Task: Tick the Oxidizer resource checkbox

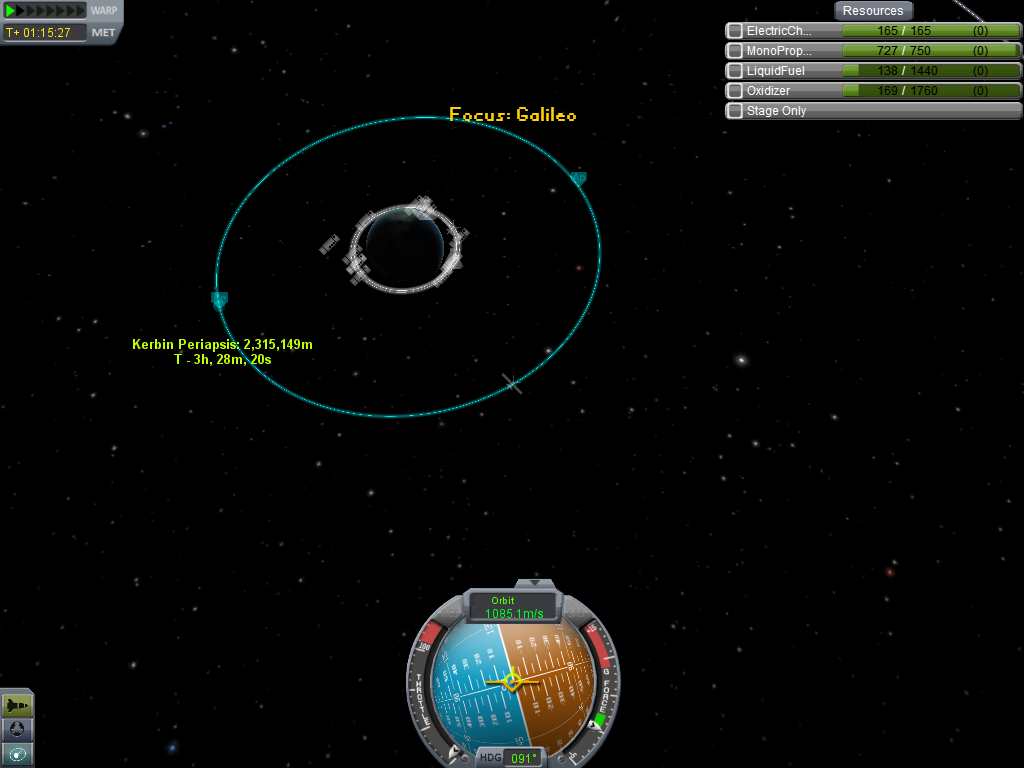Action: click(735, 91)
